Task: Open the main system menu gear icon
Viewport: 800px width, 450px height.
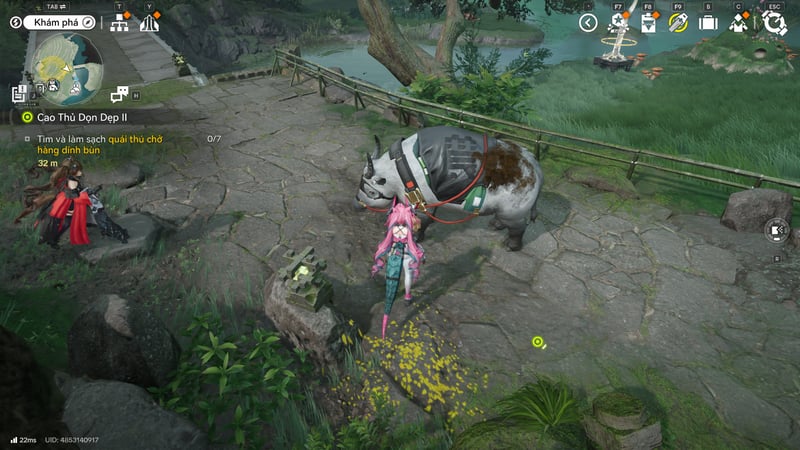Action: (774, 23)
